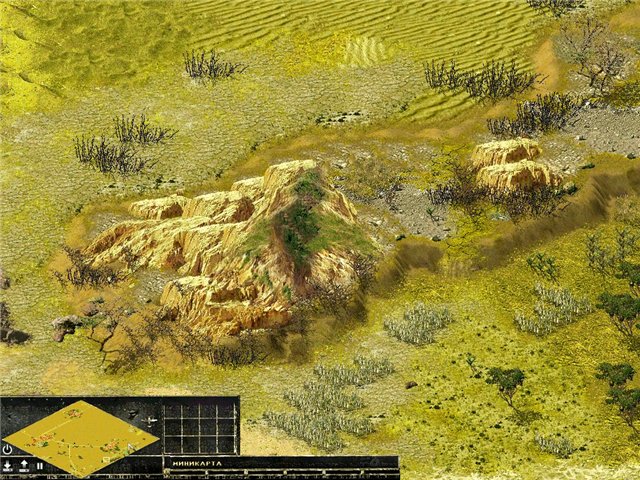
Task: Select the downward arrow icon
Action: [x=8, y=466]
